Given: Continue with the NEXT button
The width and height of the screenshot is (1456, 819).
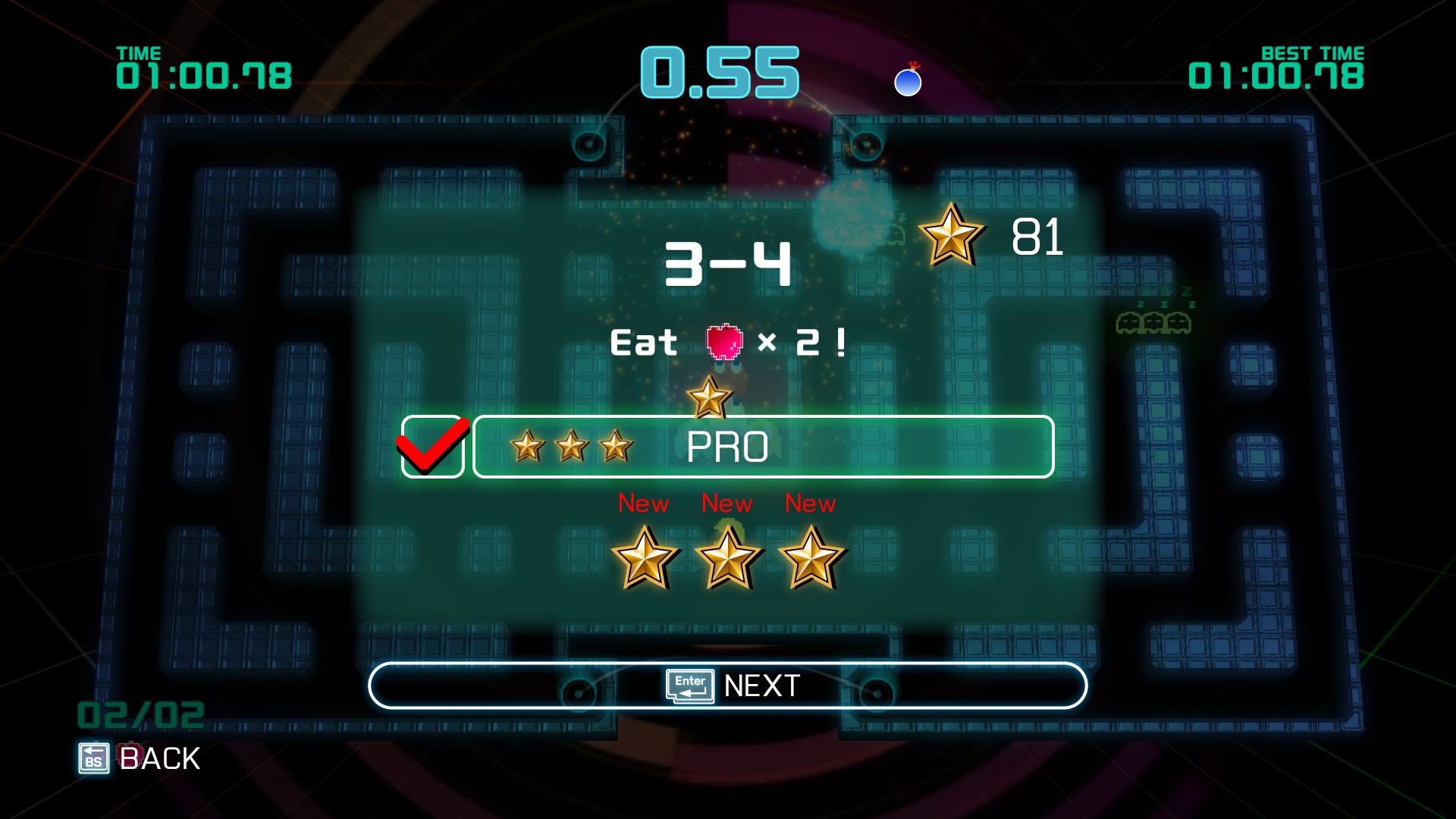Looking at the screenshot, I should coord(727,686).
